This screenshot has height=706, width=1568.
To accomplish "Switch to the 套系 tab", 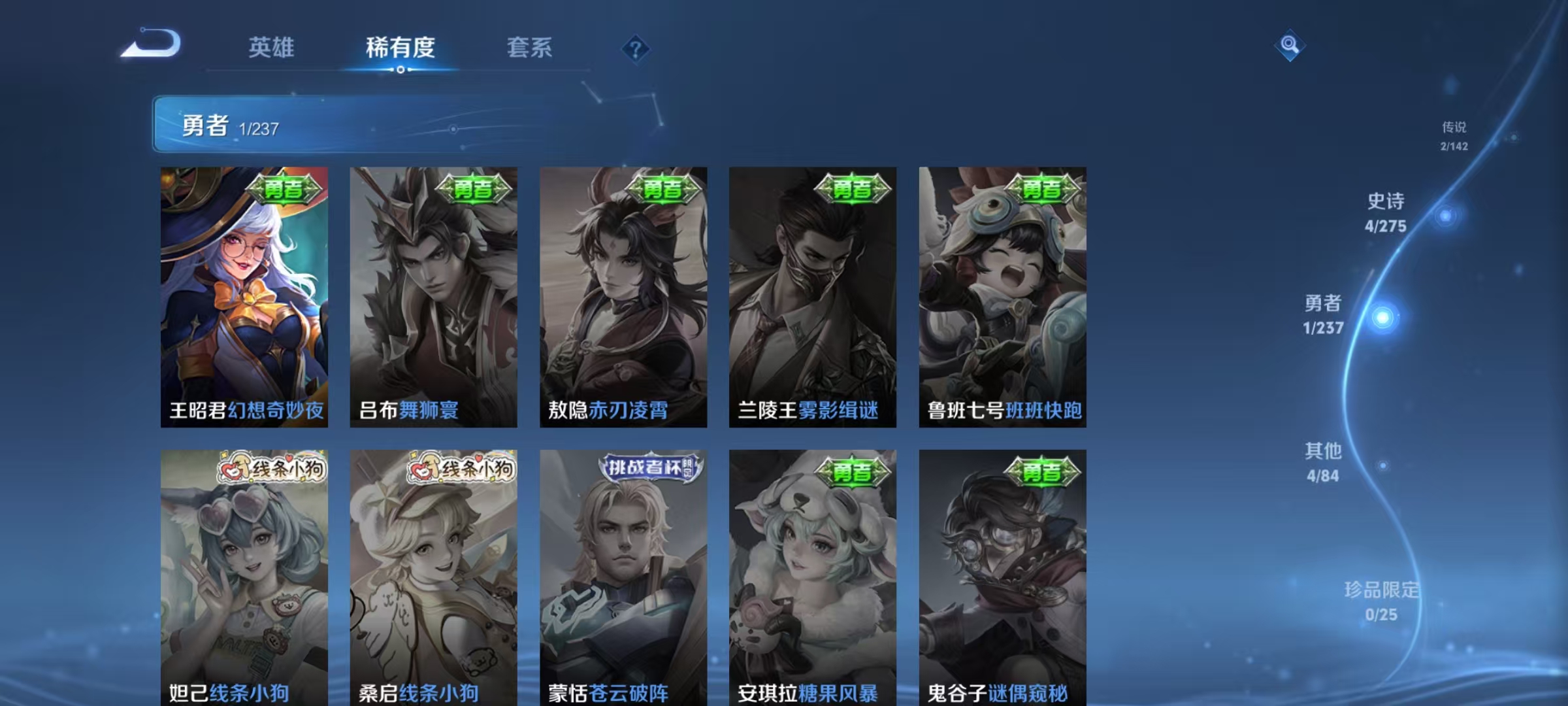I will [529, 48].
